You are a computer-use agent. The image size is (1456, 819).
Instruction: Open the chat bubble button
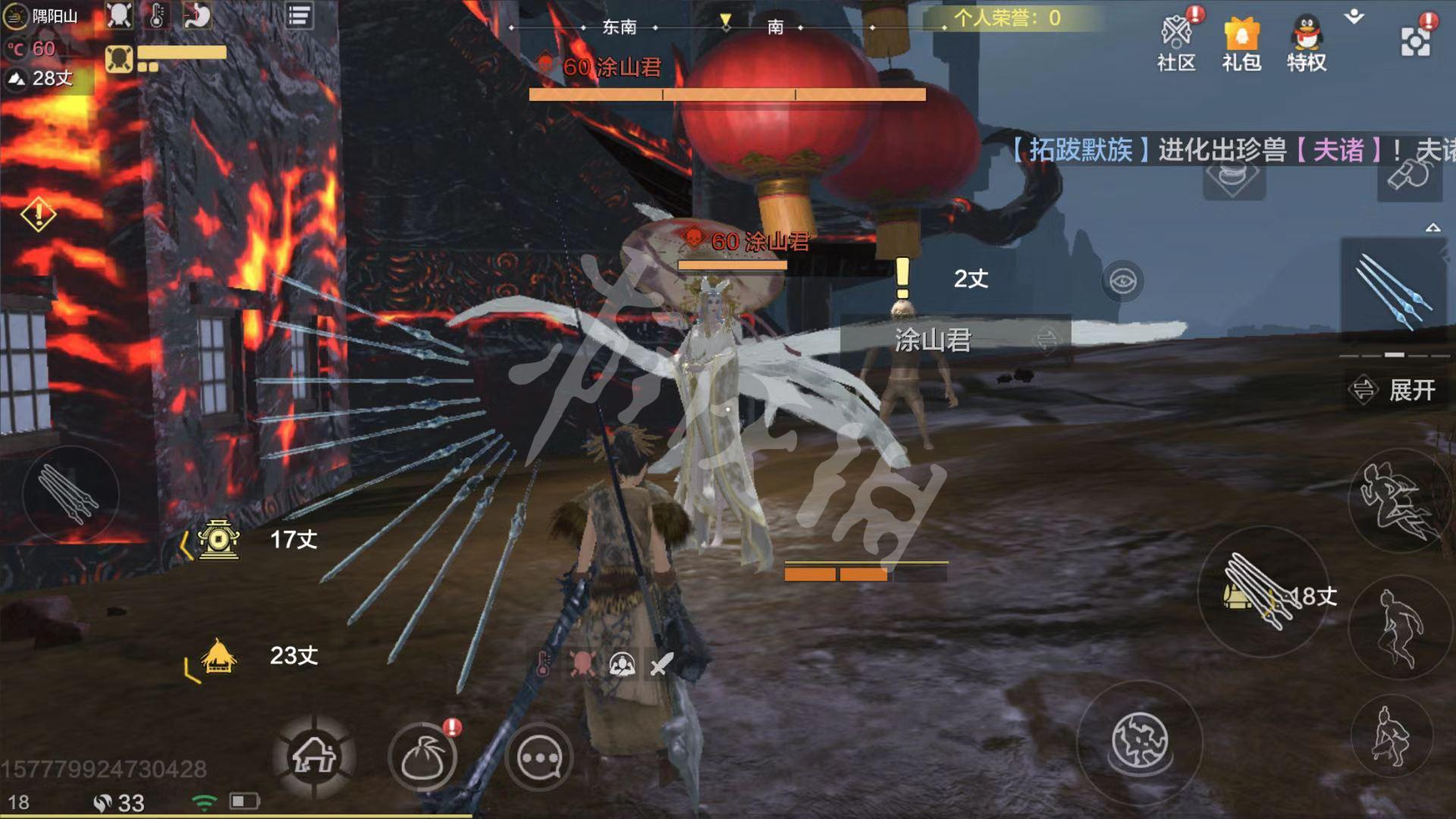539,758
